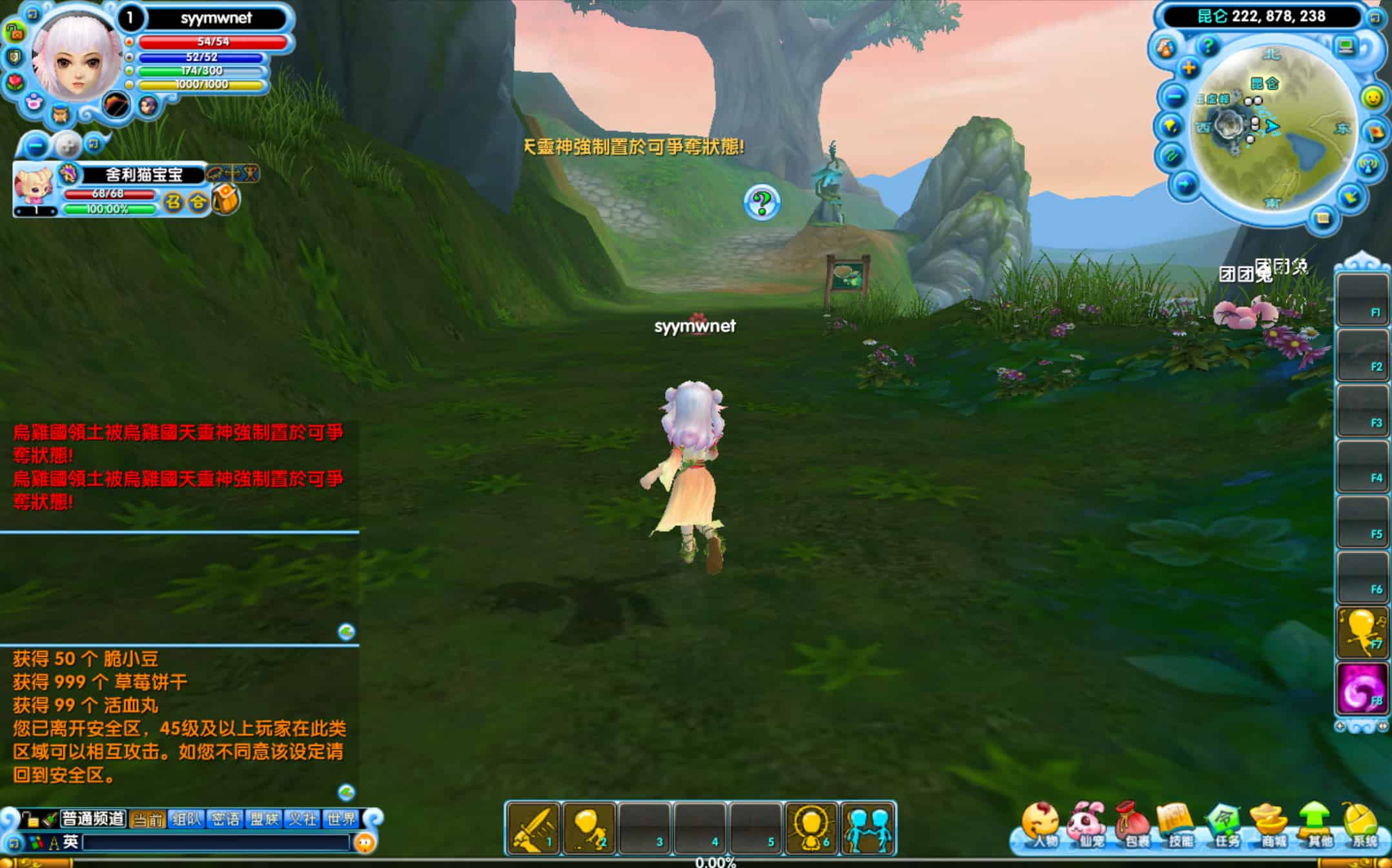1392x868 pixels.
Task: Open the 系统 system menu
Action: [1362, 827]
